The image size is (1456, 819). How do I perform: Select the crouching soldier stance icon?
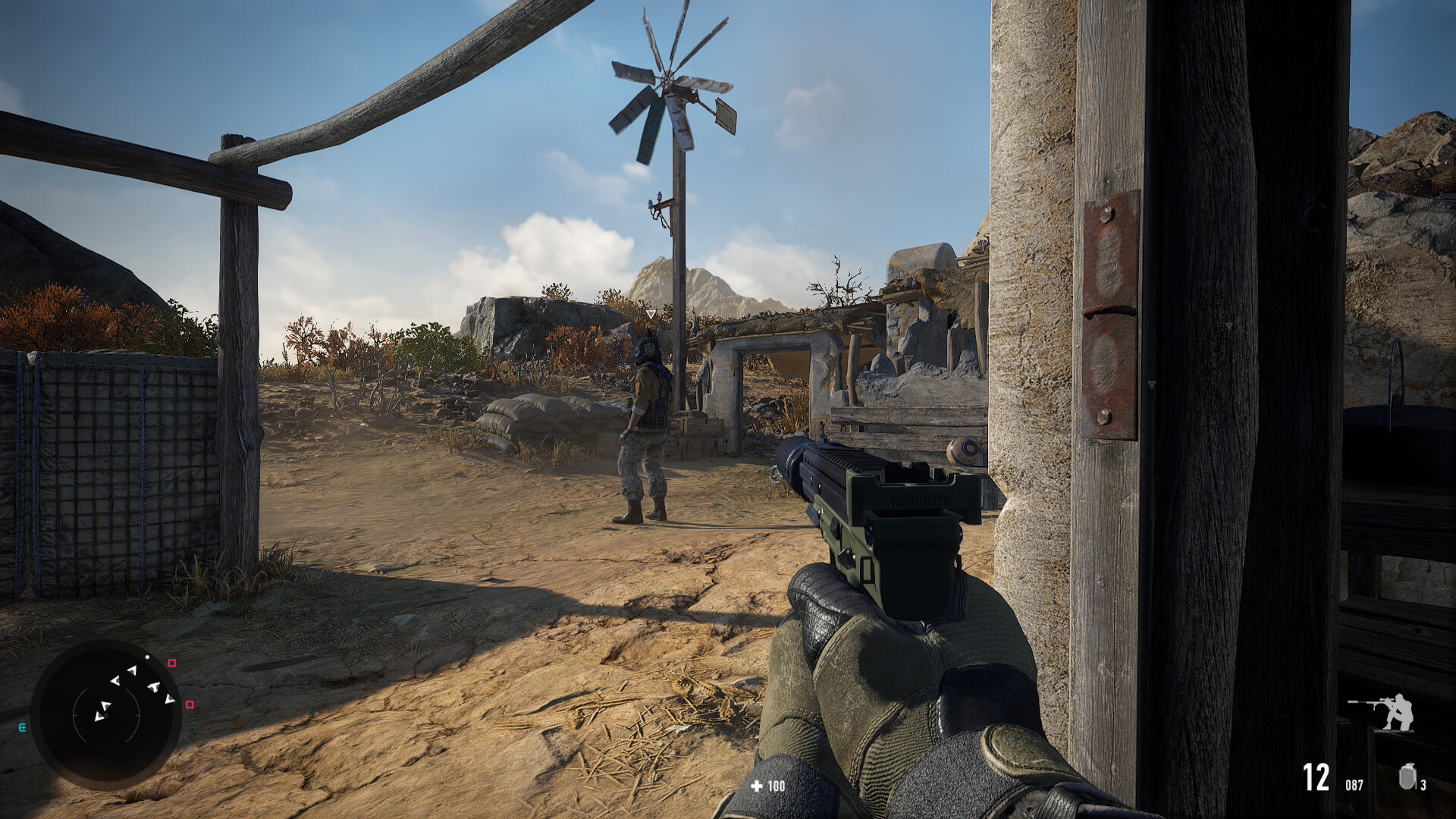coord(1382,711)
